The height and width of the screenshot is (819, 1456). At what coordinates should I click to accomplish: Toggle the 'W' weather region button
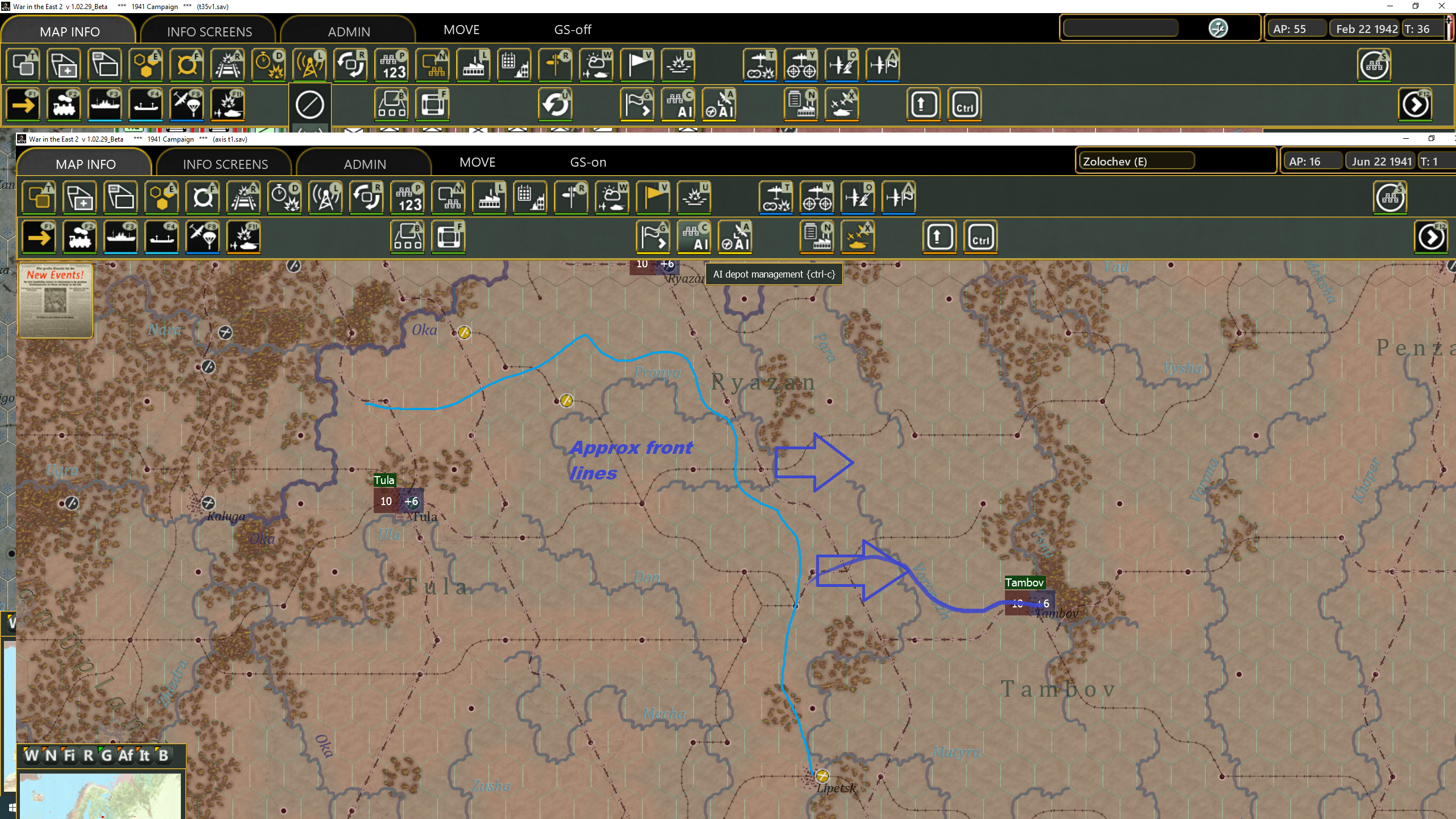(x=33, y=756)
